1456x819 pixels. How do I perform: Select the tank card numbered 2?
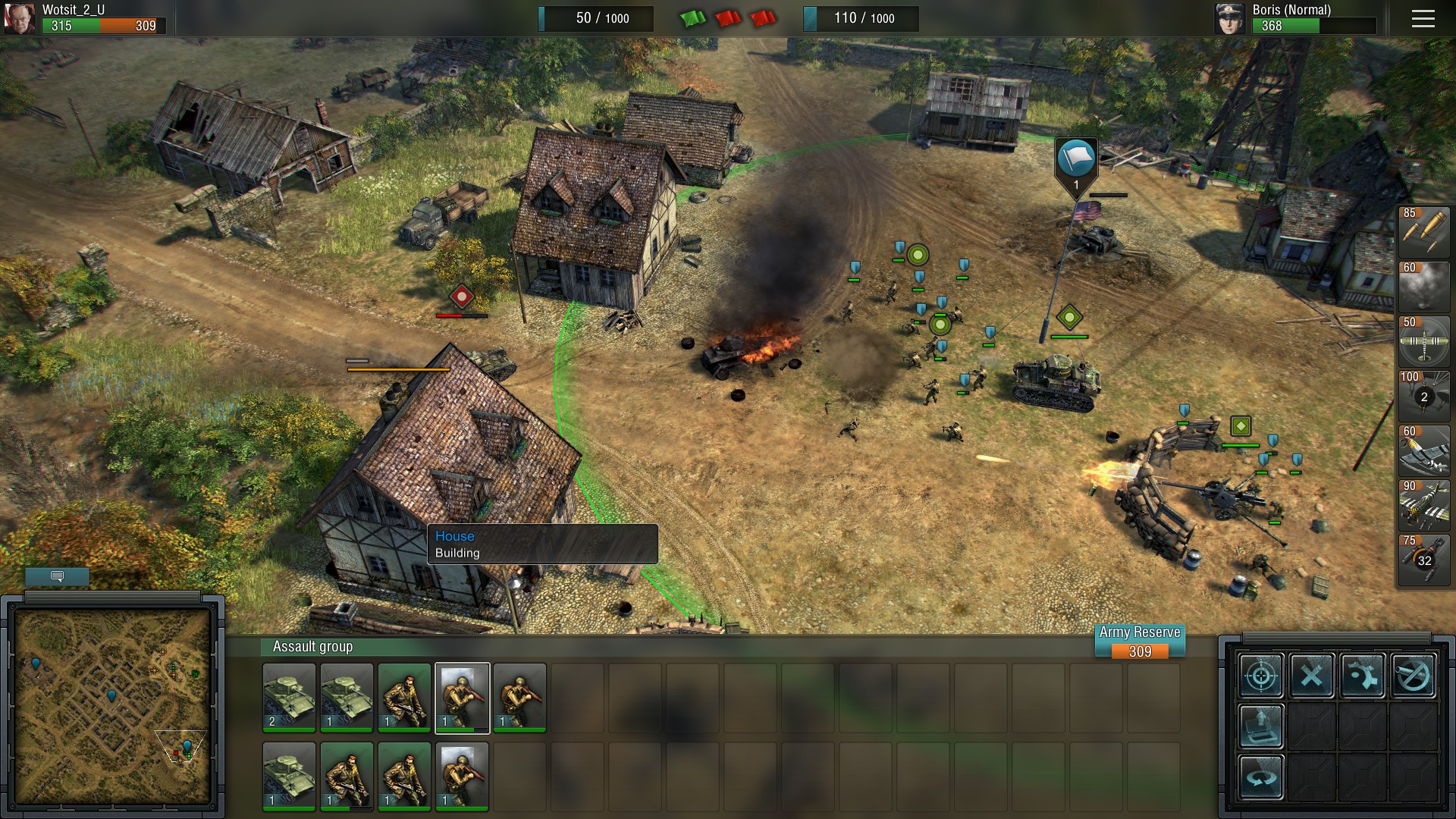coord(289,698)
